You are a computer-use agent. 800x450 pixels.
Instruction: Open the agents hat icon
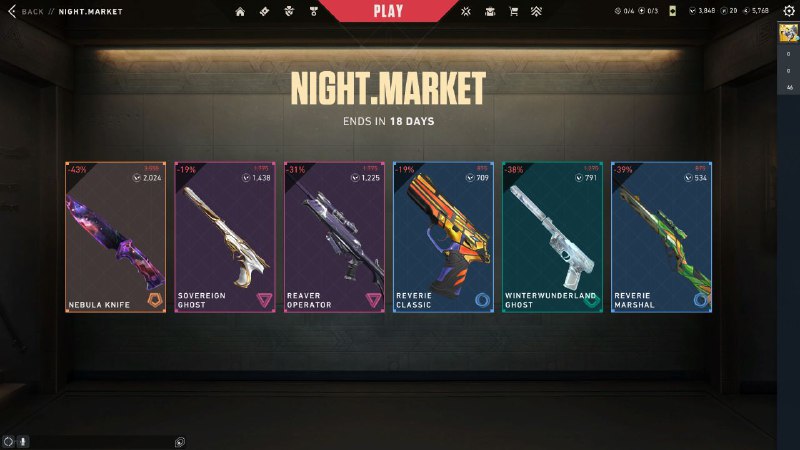pyautogui.click(x=490, y=11)
